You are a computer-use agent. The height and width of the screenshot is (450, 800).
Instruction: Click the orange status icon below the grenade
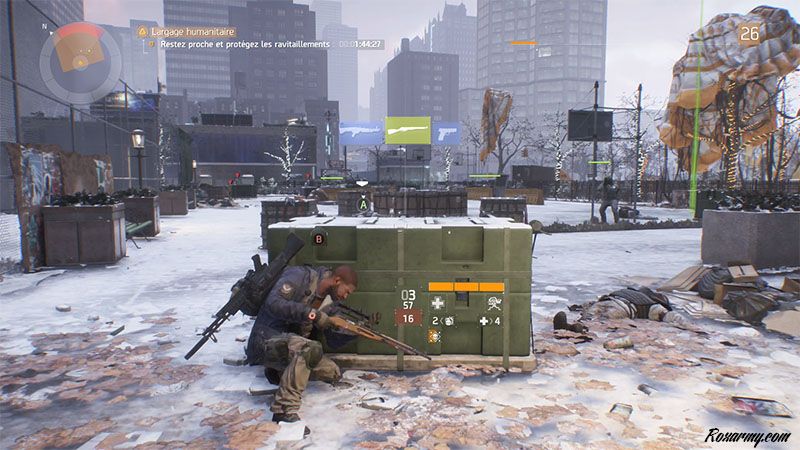[x=436, y=337]
